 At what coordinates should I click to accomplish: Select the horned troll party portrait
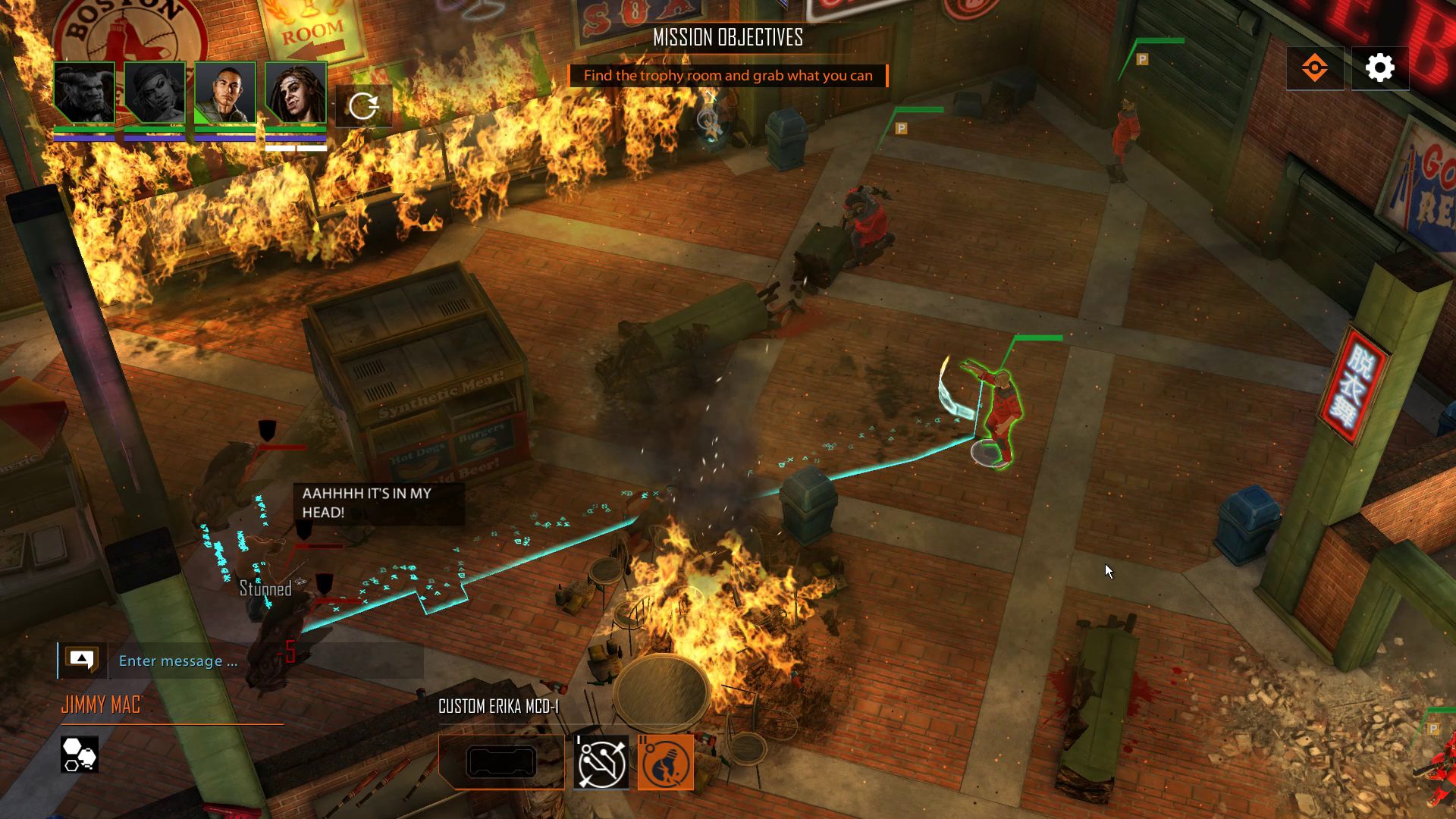click(x=84, y=93)
